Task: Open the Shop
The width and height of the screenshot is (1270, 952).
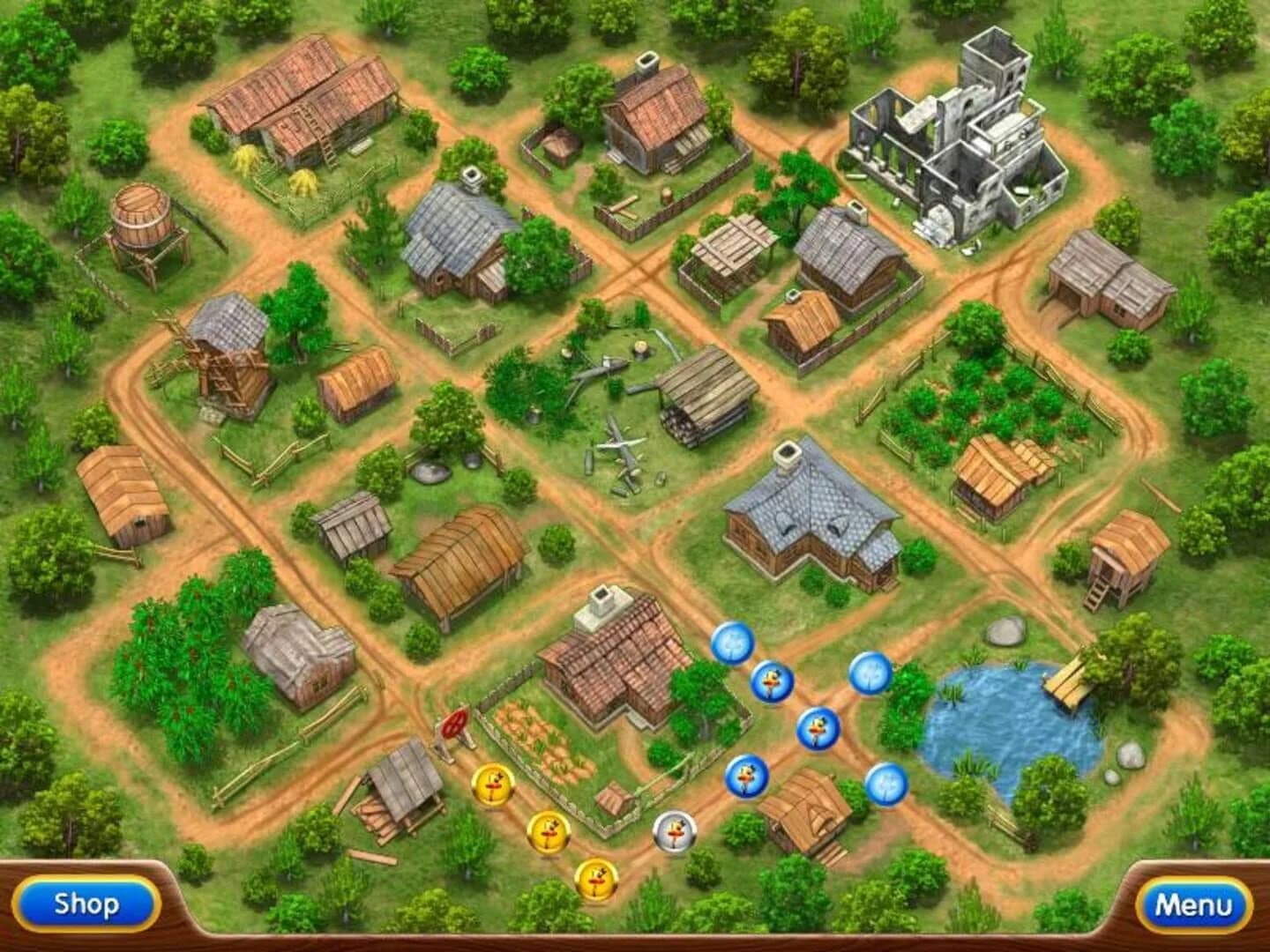Action: click(85, 904)
